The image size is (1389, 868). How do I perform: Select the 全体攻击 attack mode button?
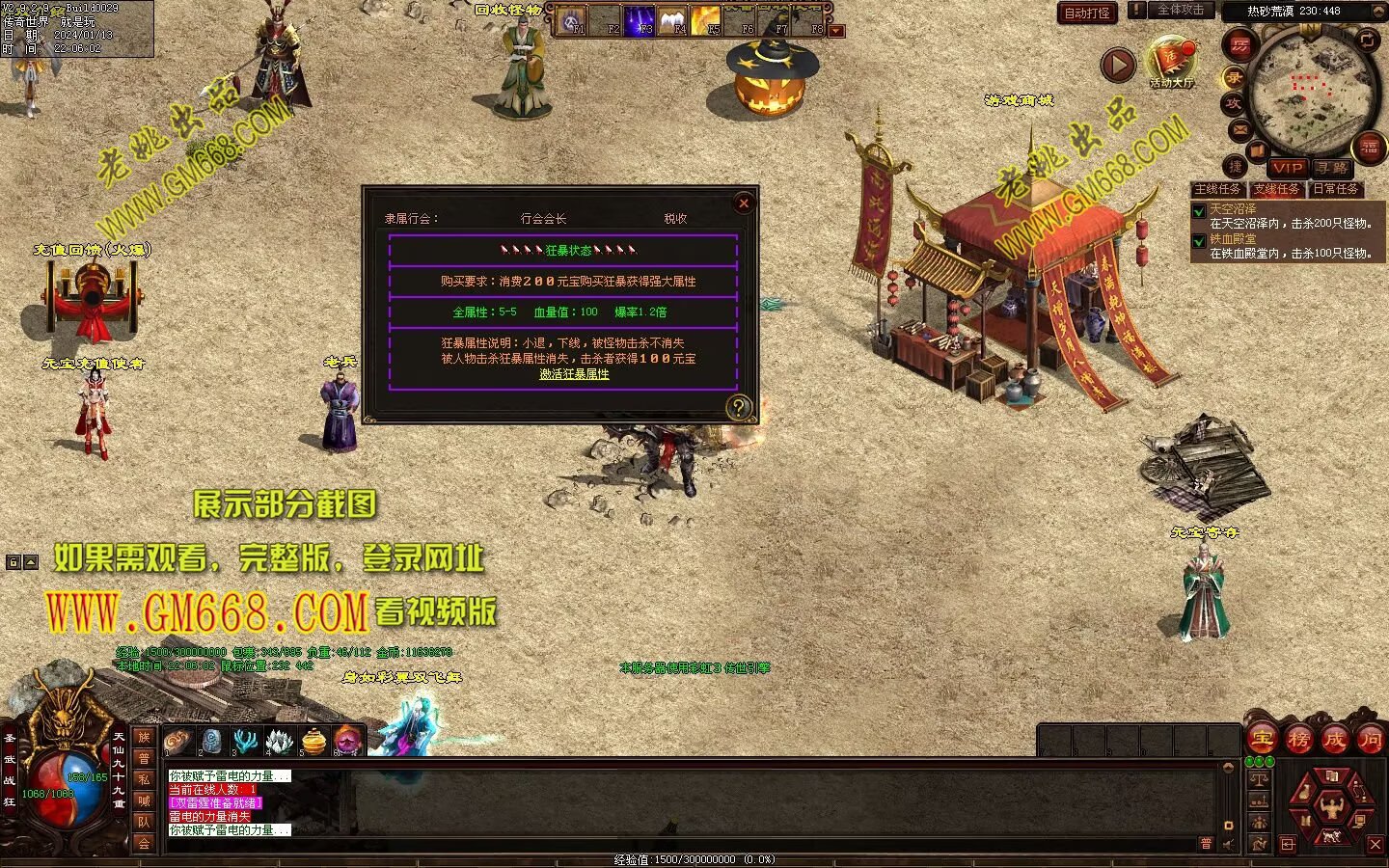click(x=1180, y=10)
